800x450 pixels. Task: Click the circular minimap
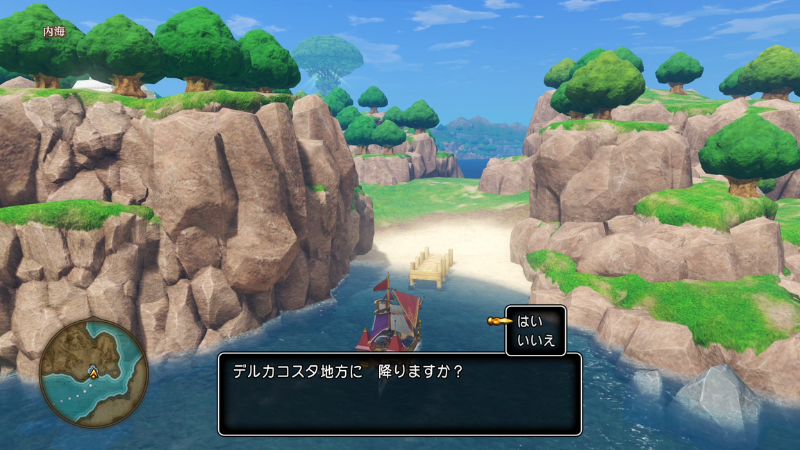point(93,372)
